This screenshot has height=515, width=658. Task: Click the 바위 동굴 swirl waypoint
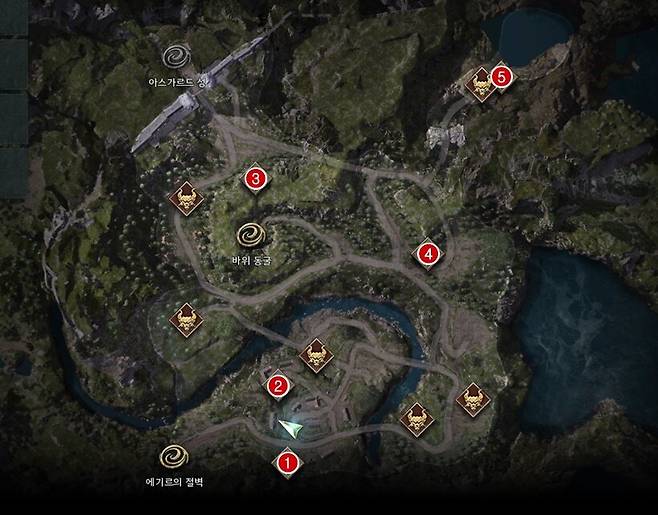coord(250,235)
